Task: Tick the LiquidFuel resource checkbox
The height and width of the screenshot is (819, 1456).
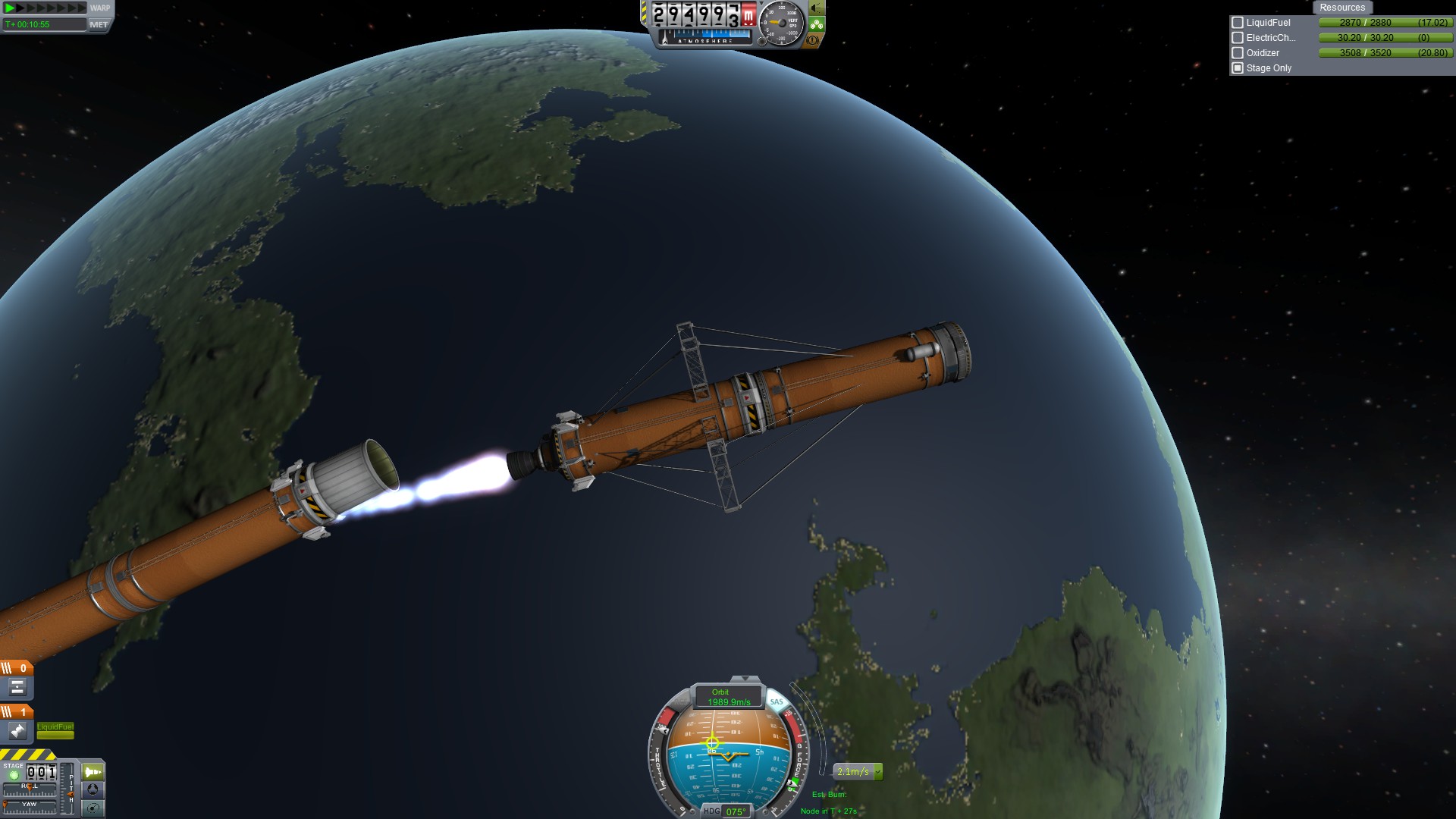Action: (1238, 23)
